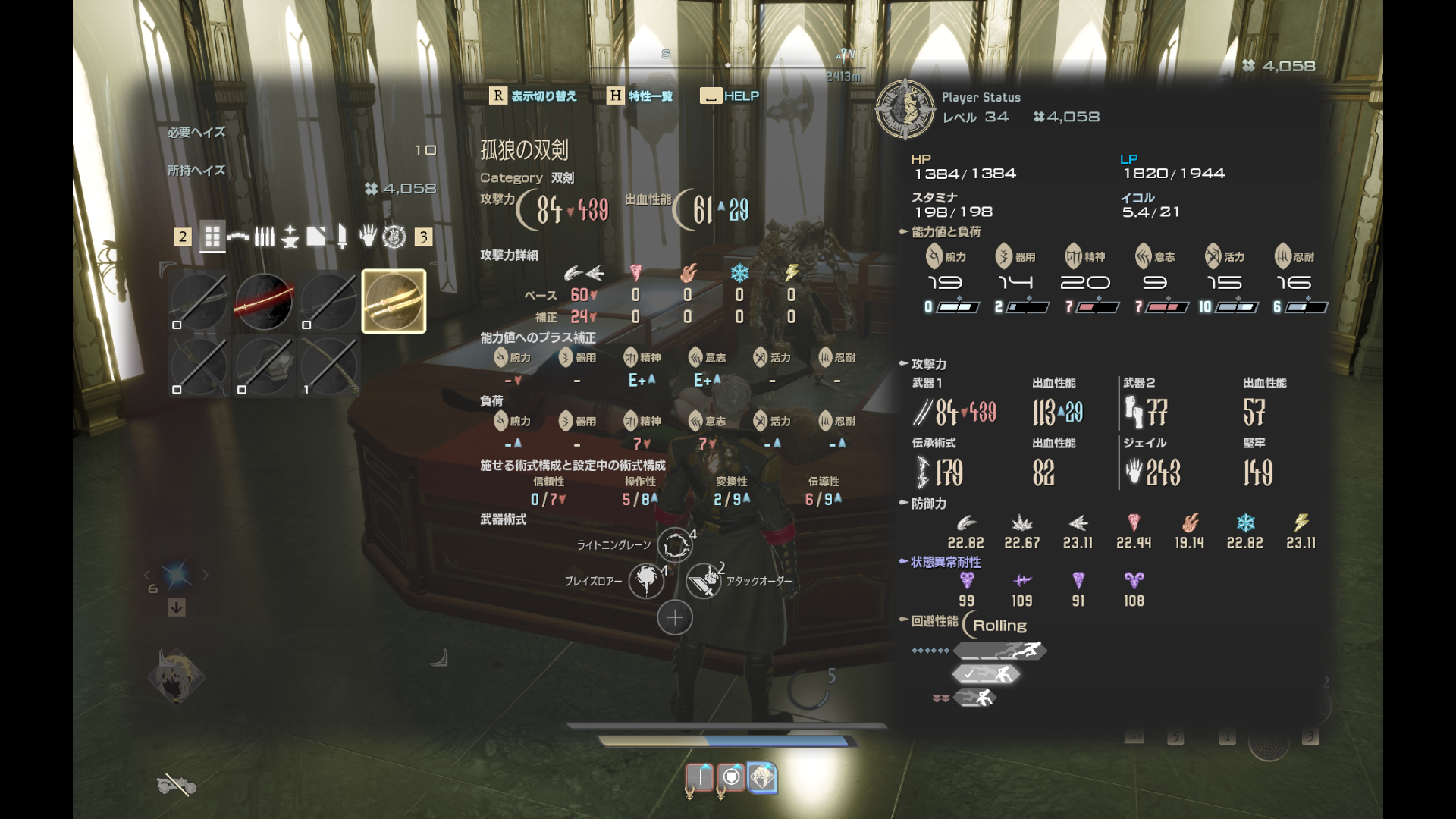Viewport: 1456px width, 819px height.
Task: Select the ブレイズロアー weapon art icon
Action: [646, 581]
